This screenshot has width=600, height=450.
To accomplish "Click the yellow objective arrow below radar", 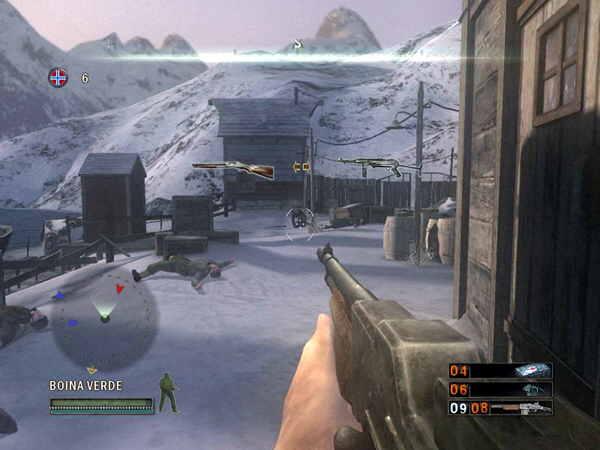I will [92, 370].
